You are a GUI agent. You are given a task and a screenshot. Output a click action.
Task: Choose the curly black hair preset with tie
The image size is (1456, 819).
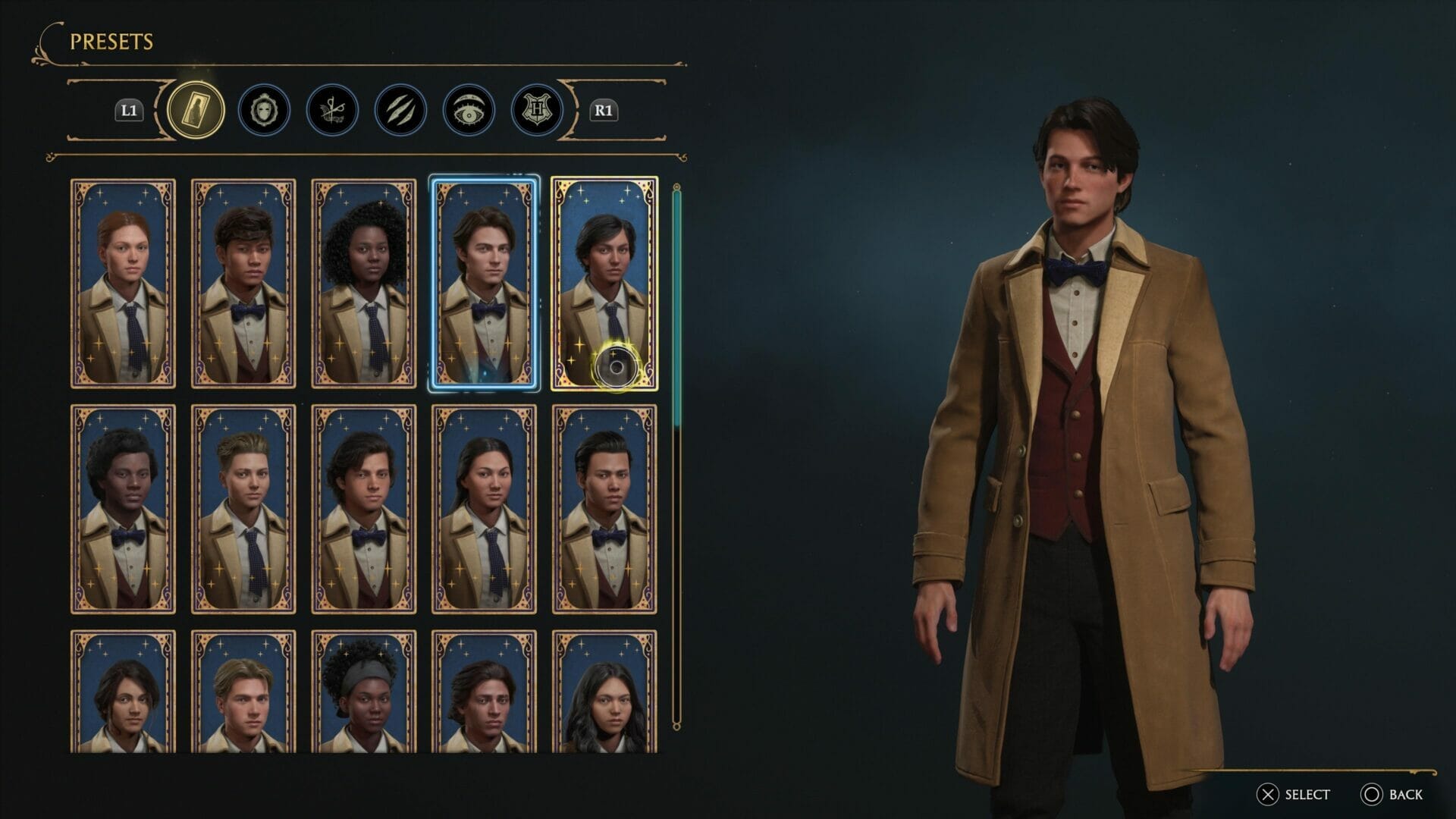coord(364,284)
